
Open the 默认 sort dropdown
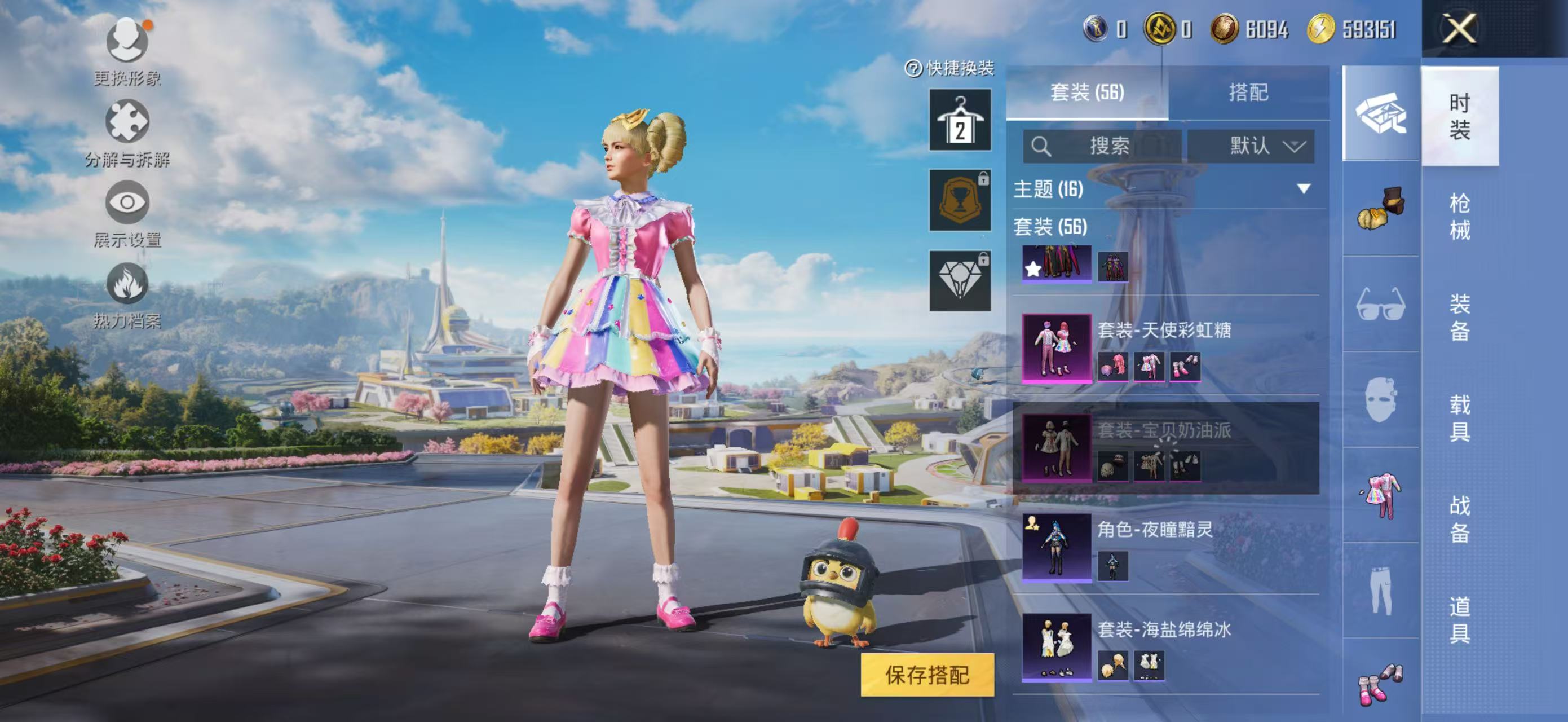pos(1251,146)
